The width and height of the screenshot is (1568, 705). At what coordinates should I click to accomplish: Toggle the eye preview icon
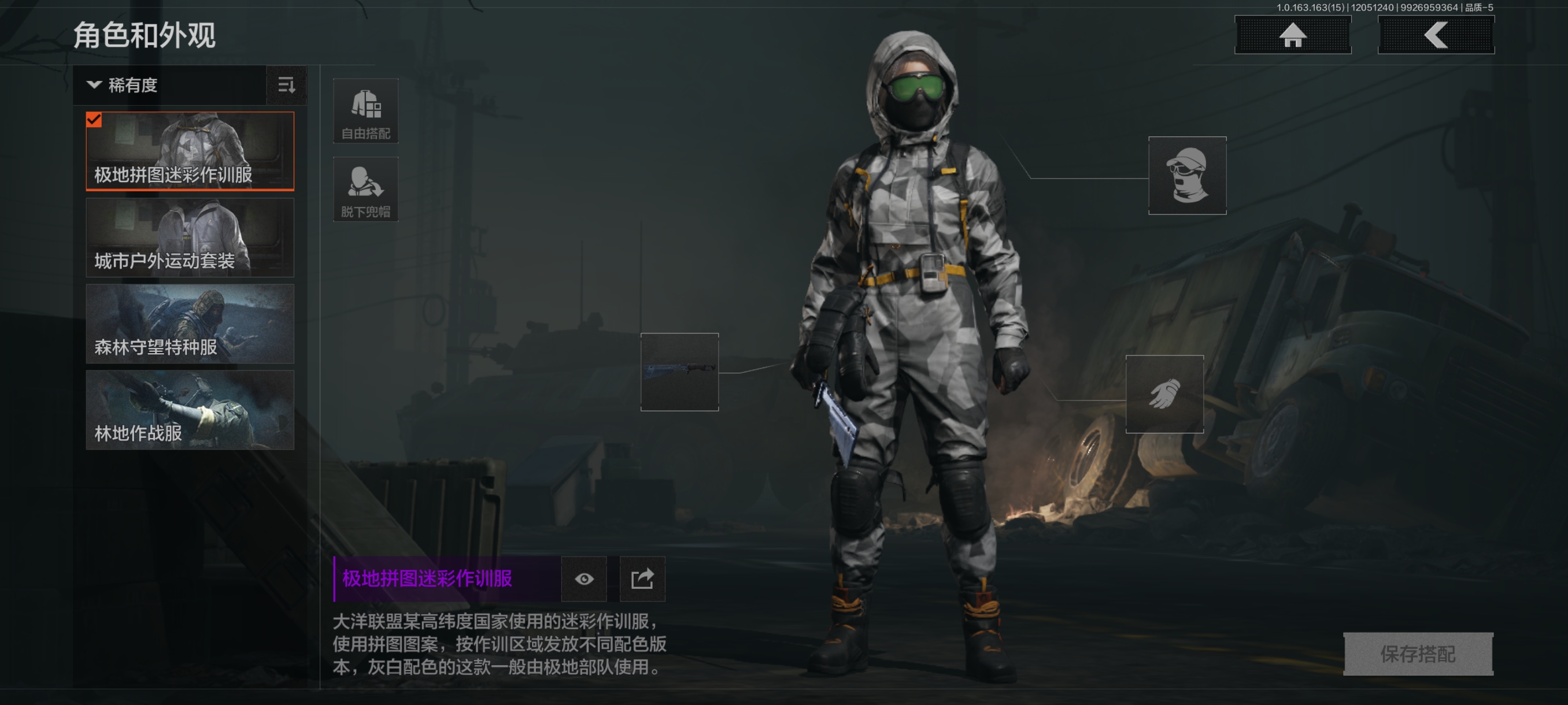584,579
